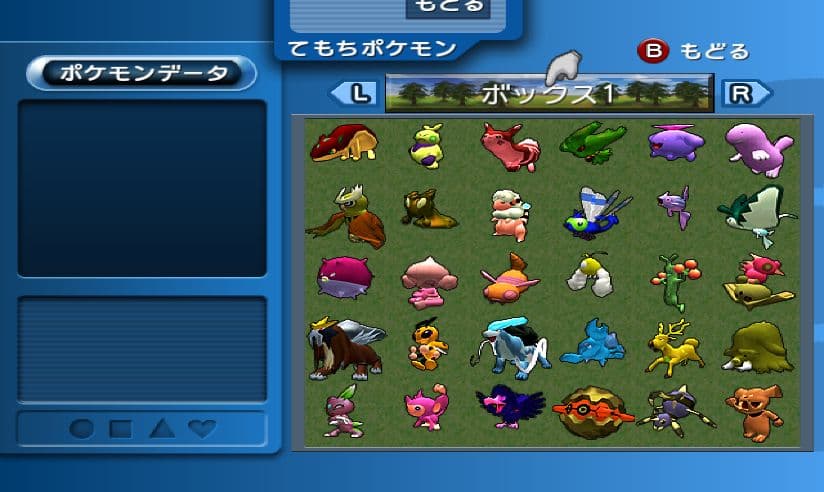Choose the yellow Stantler slot

[x=675, y=346]
